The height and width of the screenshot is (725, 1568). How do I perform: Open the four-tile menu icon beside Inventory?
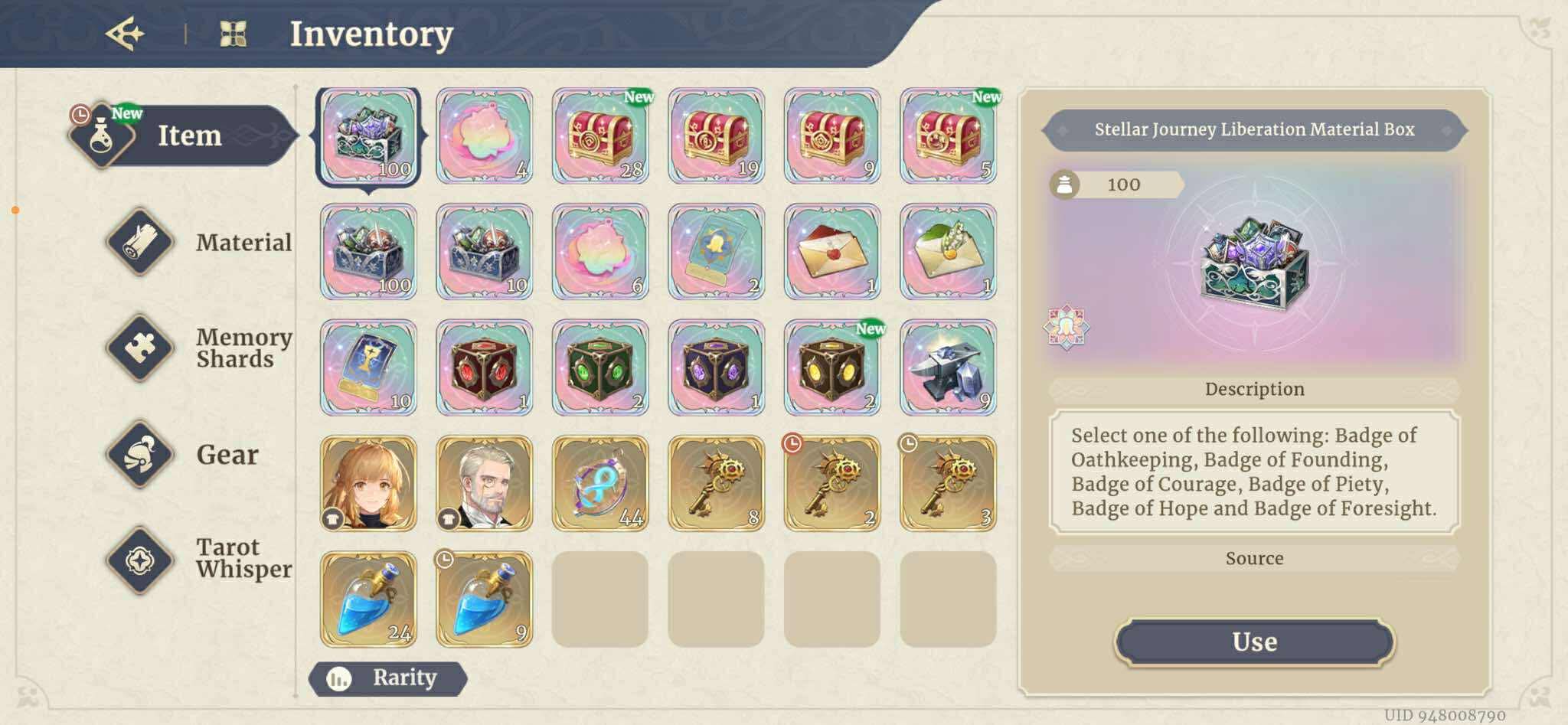(233, 34)
